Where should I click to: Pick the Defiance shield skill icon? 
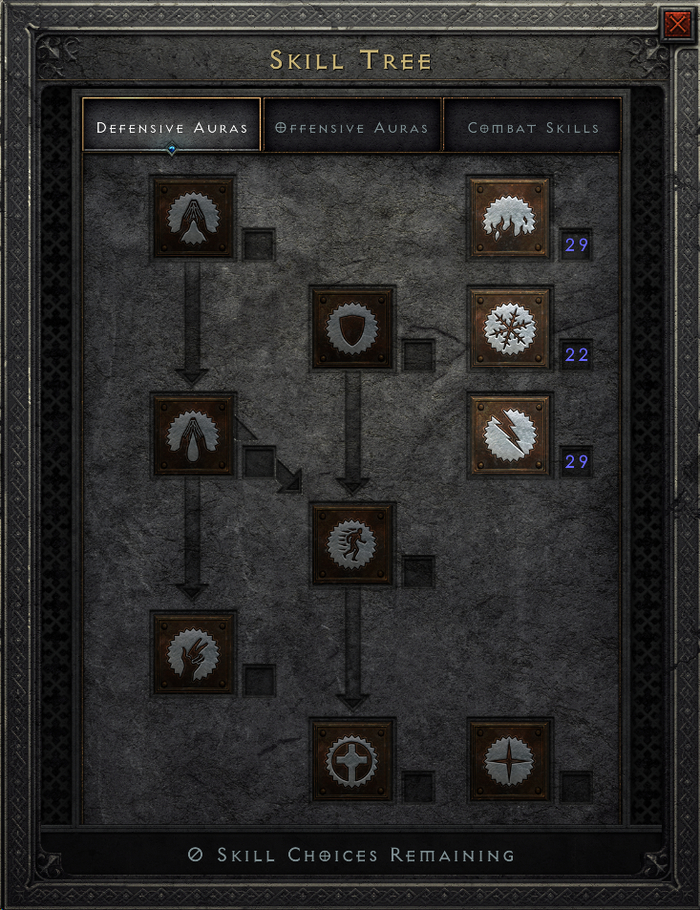click(352, 328)
